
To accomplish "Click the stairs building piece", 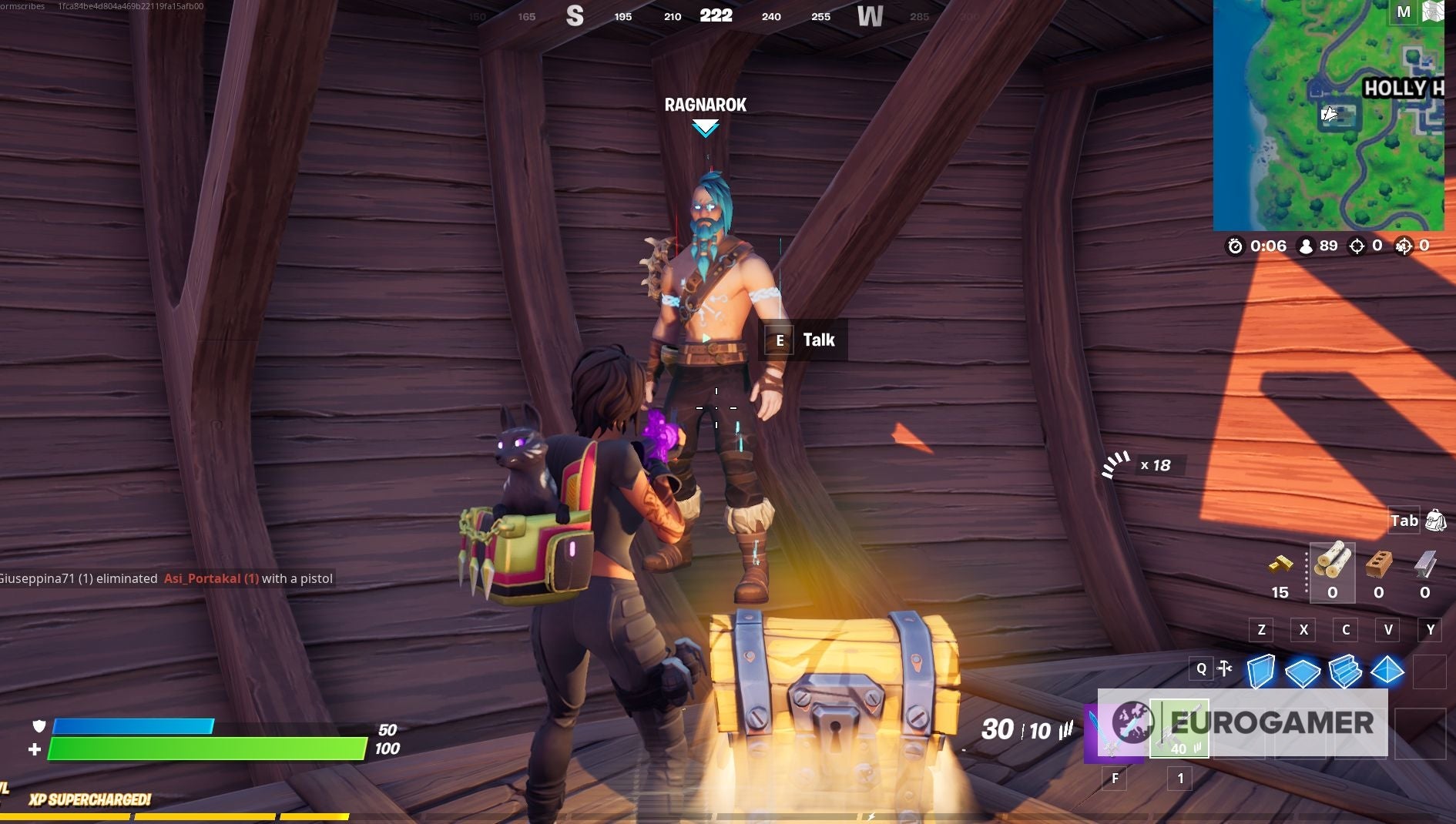I will pos(1344,672).
